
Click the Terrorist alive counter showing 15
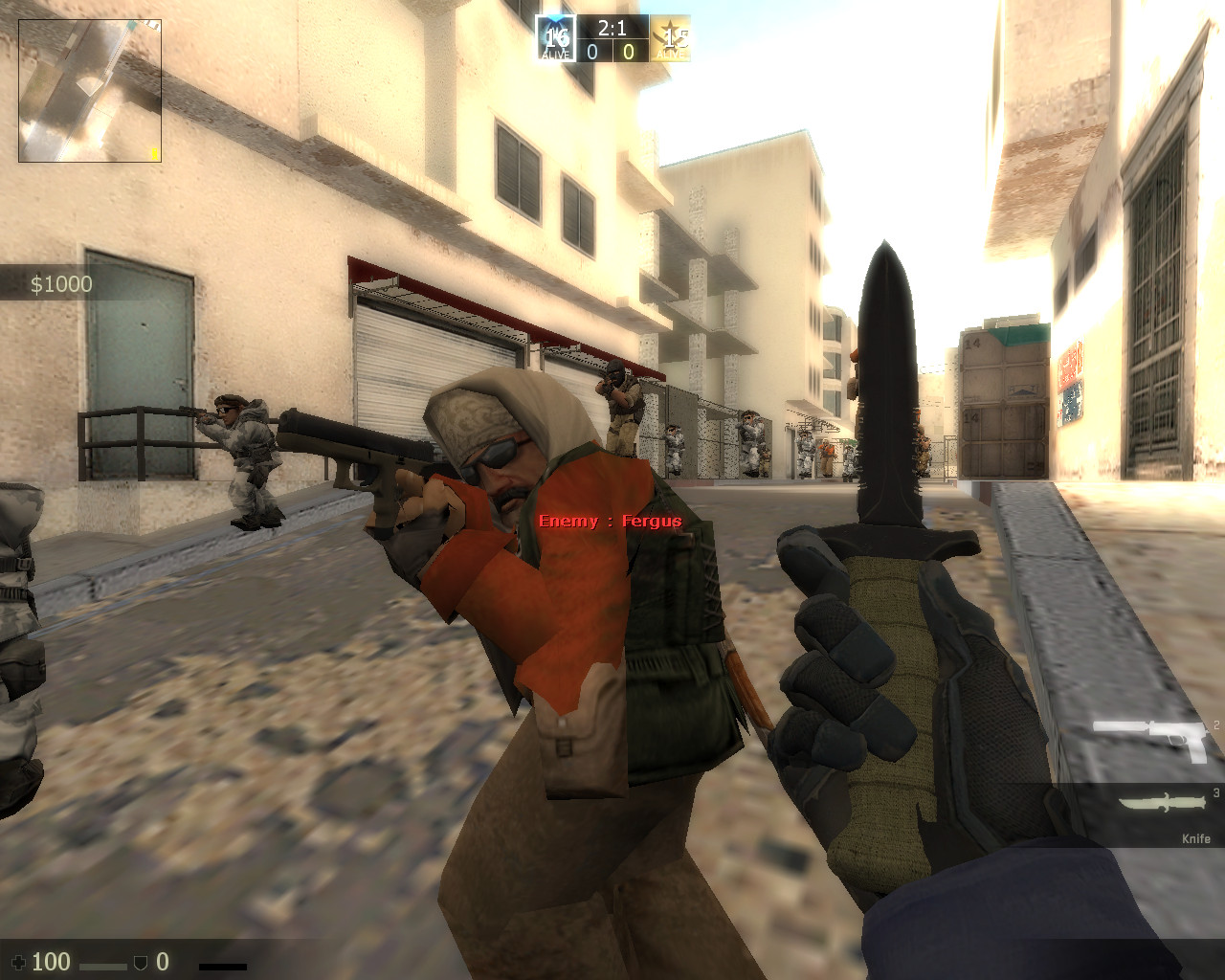click(677, 40)
